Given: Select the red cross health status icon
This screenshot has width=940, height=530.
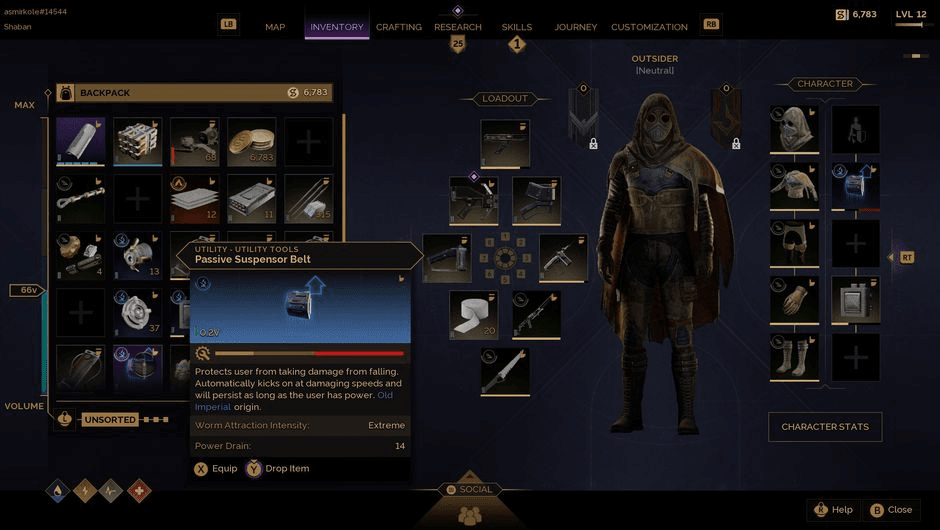Looking at the screenshot, I should 139,491.
